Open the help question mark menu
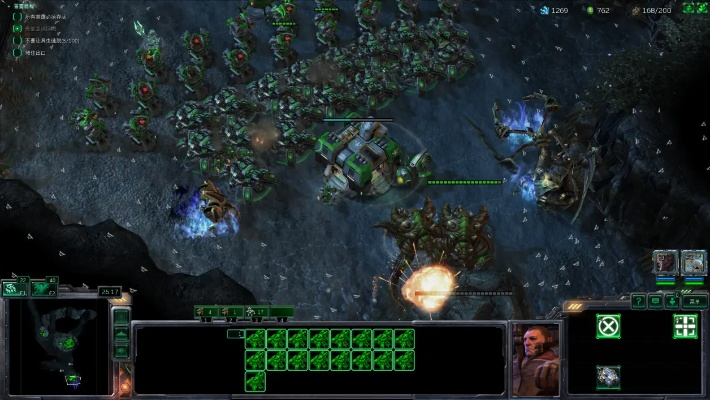This screenshot has height=400, width=710. point(638,300)
